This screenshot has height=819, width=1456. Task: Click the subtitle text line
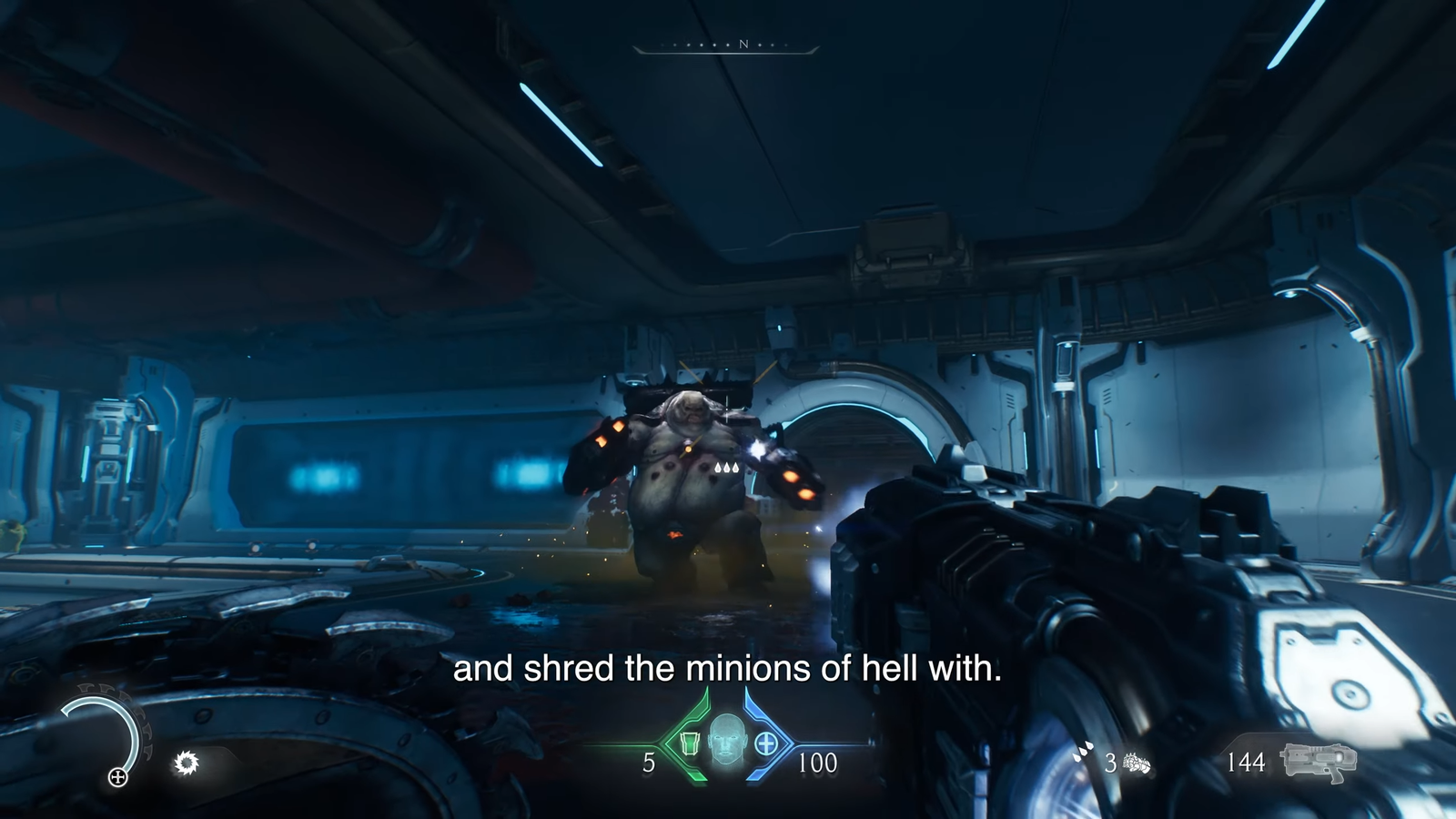coord(726,671)
